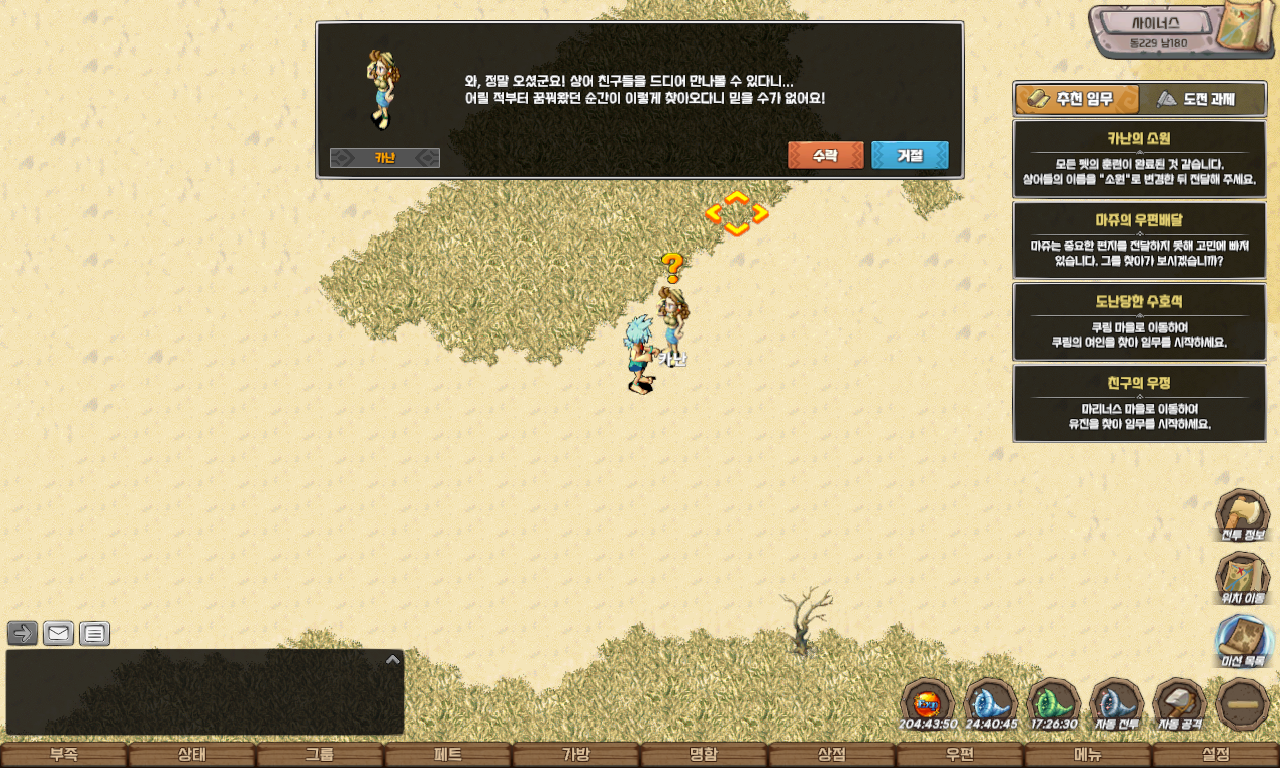Open the 상점 shop menu
Screen dimensions: 1280x768
(x=831, y=755)
